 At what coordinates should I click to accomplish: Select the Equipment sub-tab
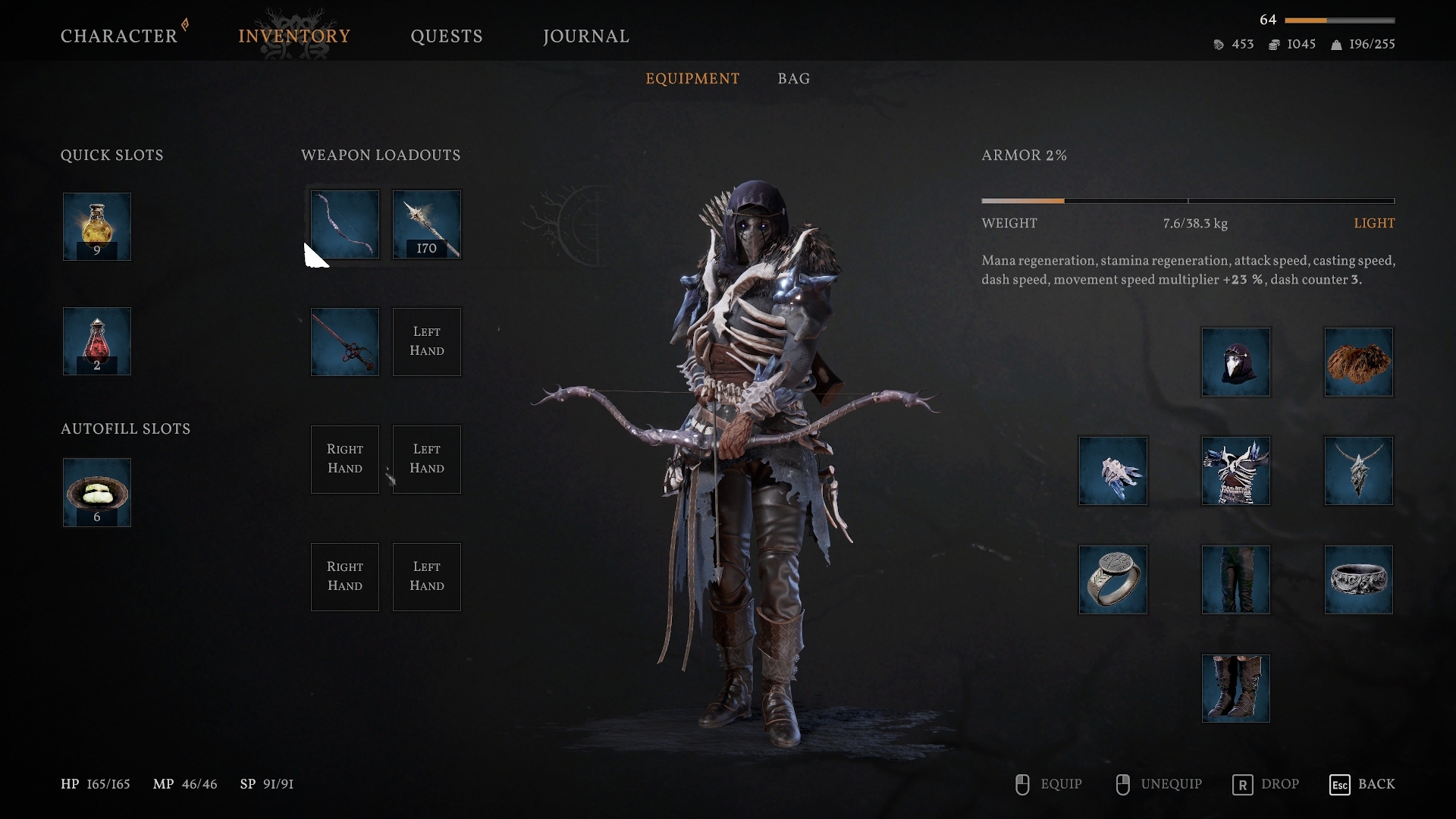pyautogui.click(x=692, y=79)
